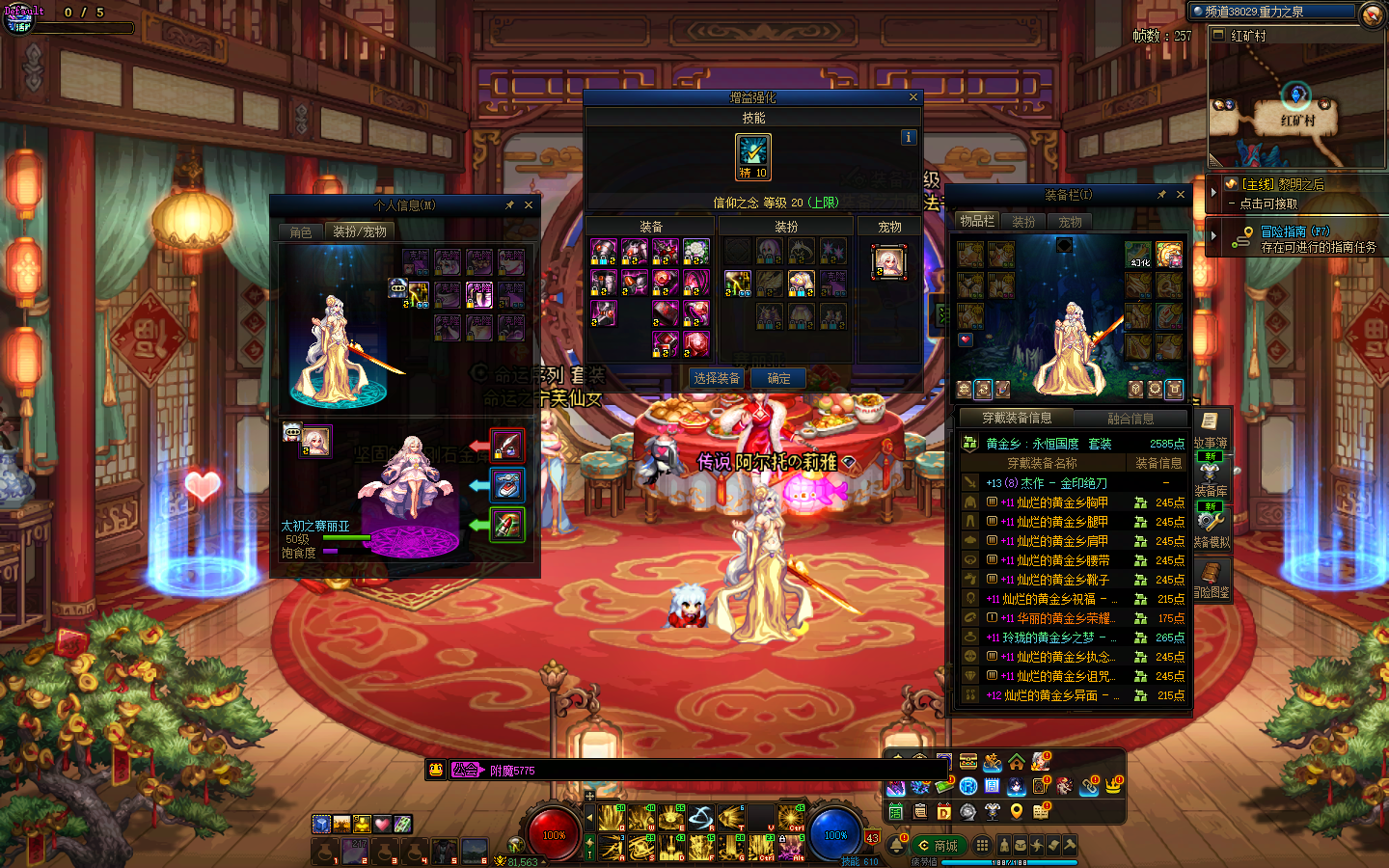Close the 个人信息 window

click(529, 205)
